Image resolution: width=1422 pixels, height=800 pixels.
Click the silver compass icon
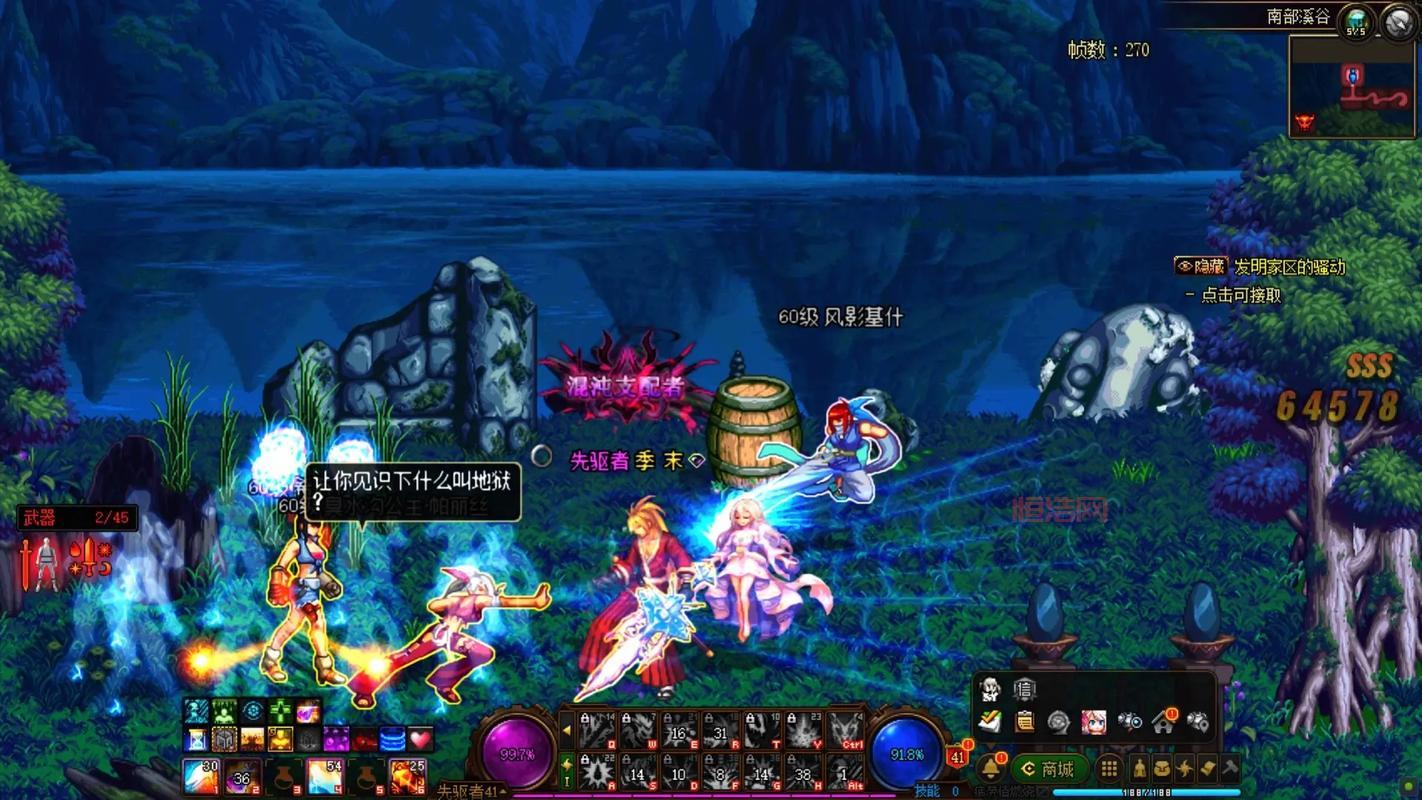click(x=1399, y=21)
